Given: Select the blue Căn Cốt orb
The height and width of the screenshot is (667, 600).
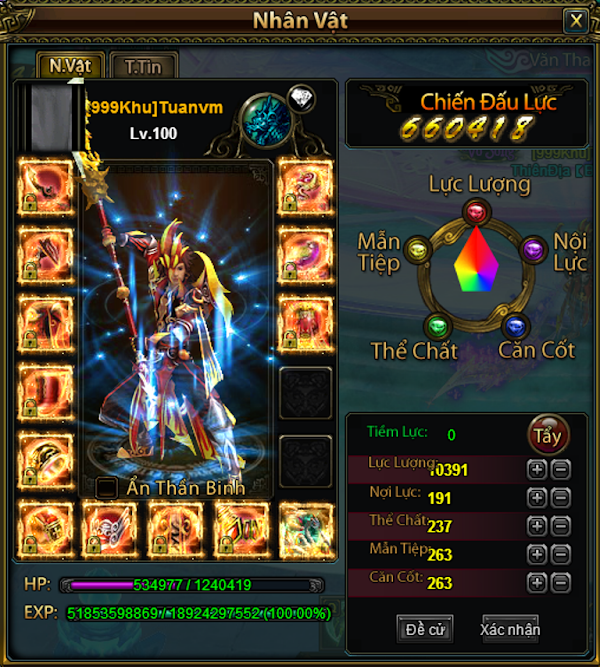Looking at the screenshot, I should tap(514, 325).
